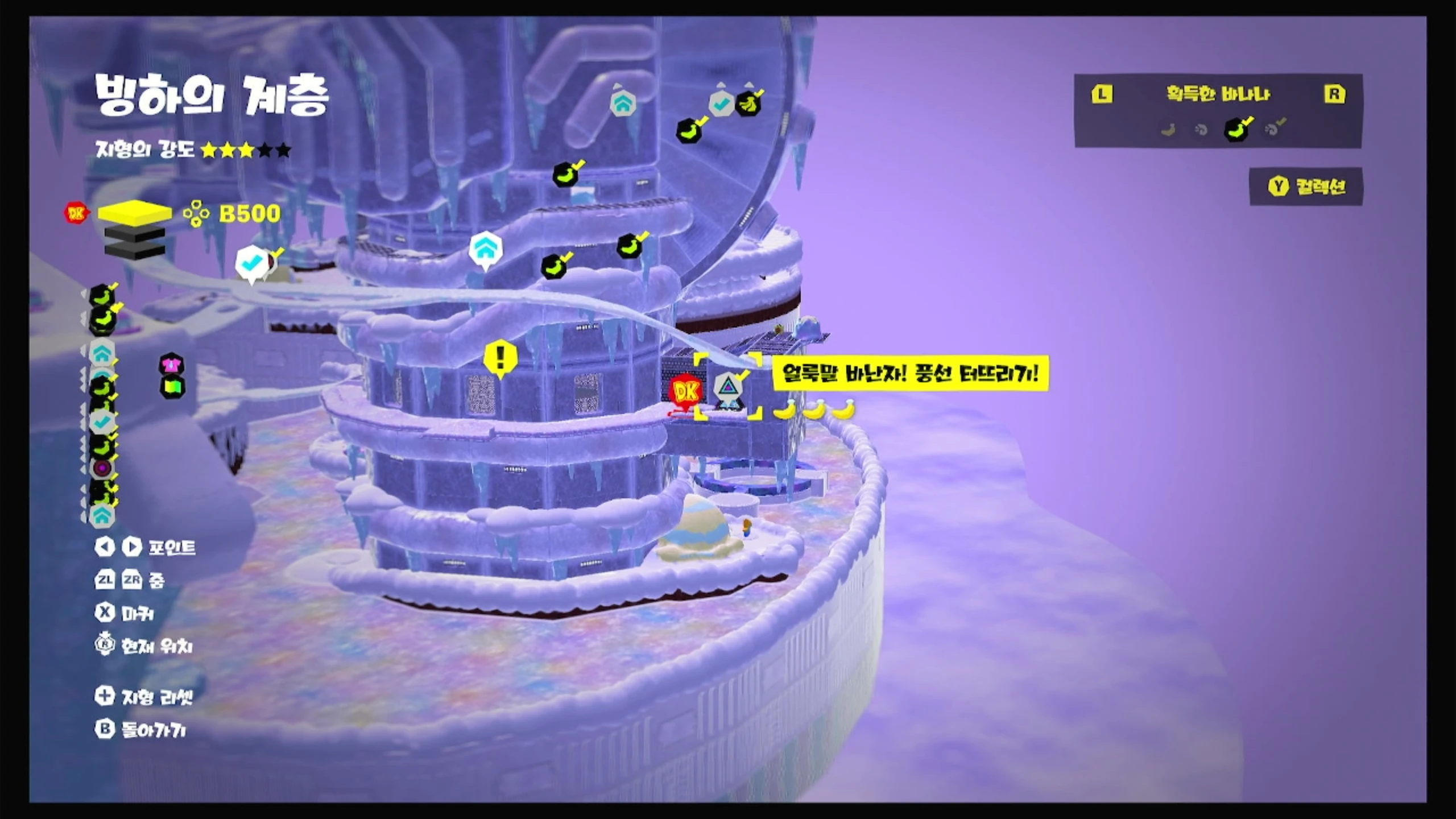The width and height of the screenshot is (1456, 819).
Task: Switch to the dim banana filter without checkmark
Action: coord(1168,130)
